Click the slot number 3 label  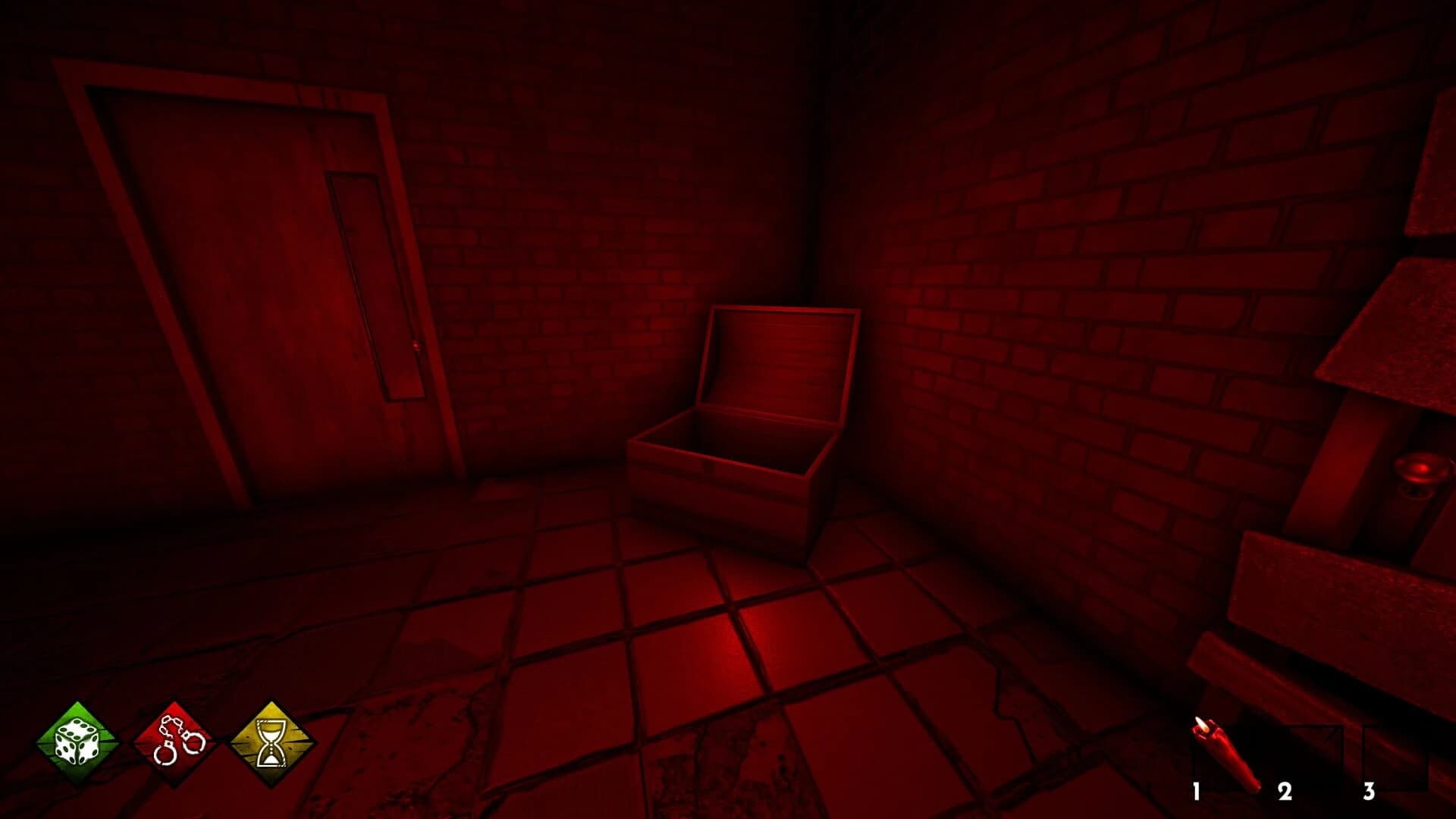(1369, 790)
